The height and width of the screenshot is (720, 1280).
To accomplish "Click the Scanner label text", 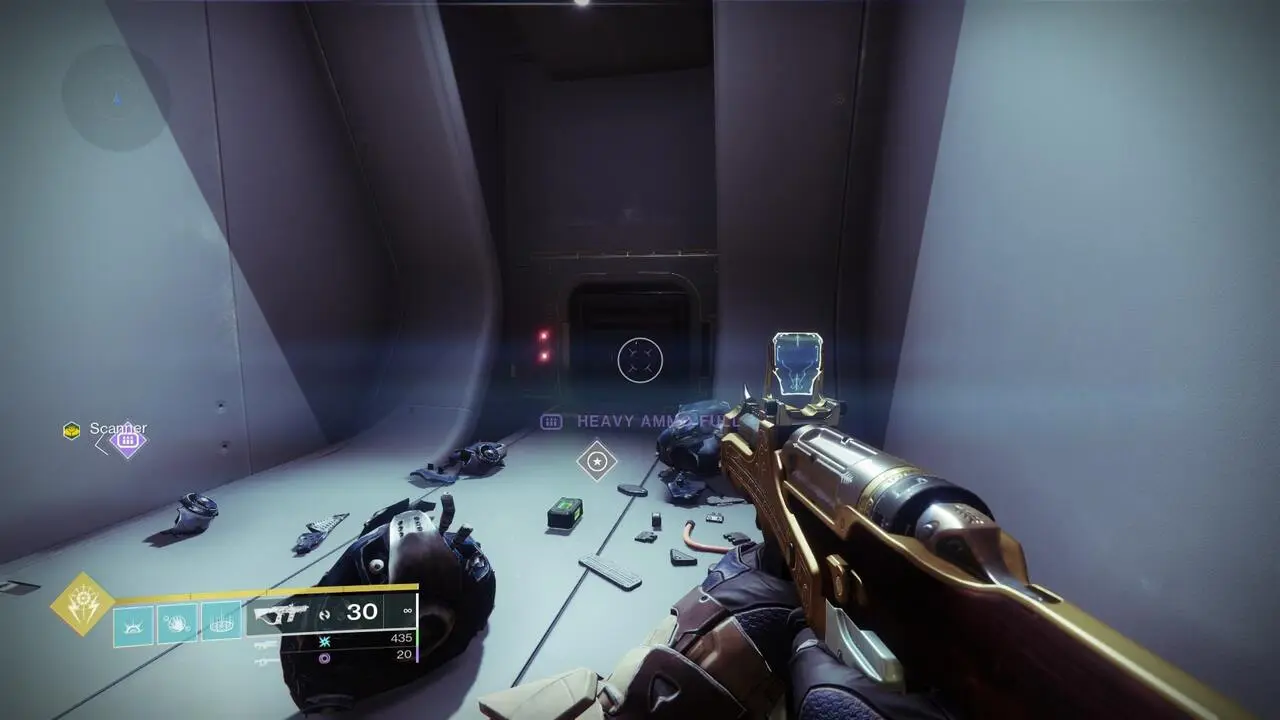I will 118,428.
